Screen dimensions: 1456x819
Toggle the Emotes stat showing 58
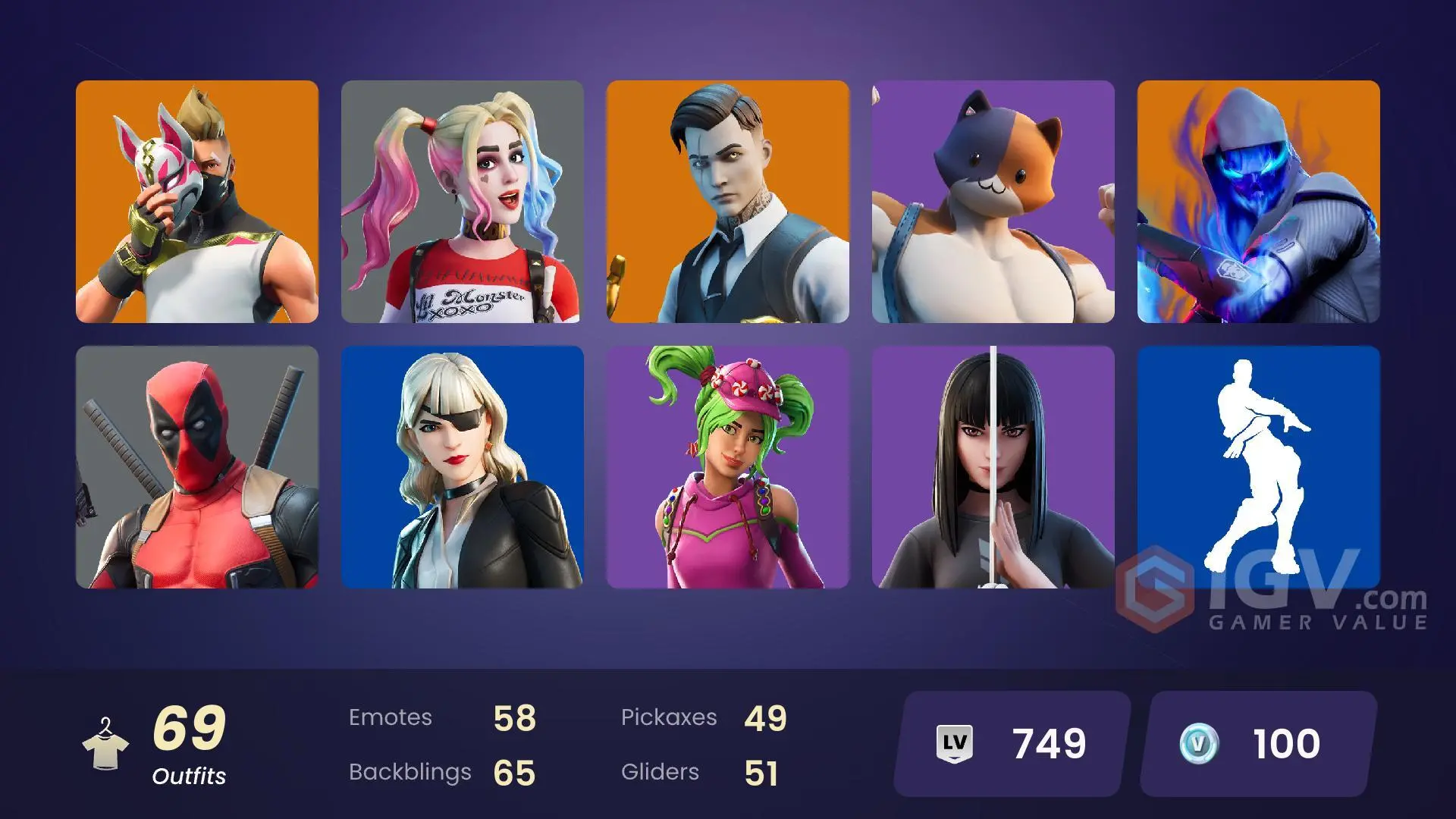click(515, 717)
